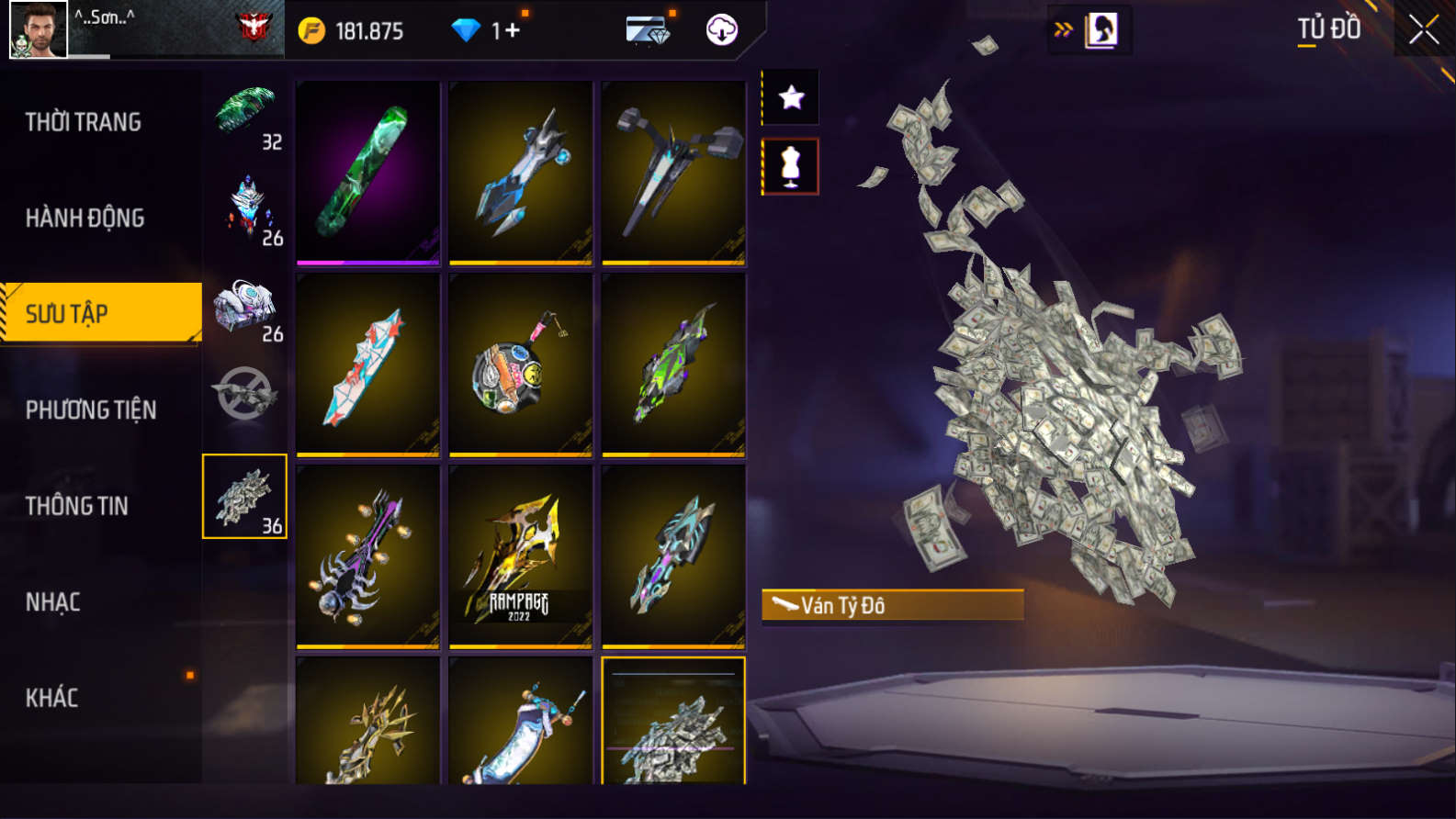Select the SƯU TẬP tab
Viewport: 1456px width, 819px height.
(101, 314)
